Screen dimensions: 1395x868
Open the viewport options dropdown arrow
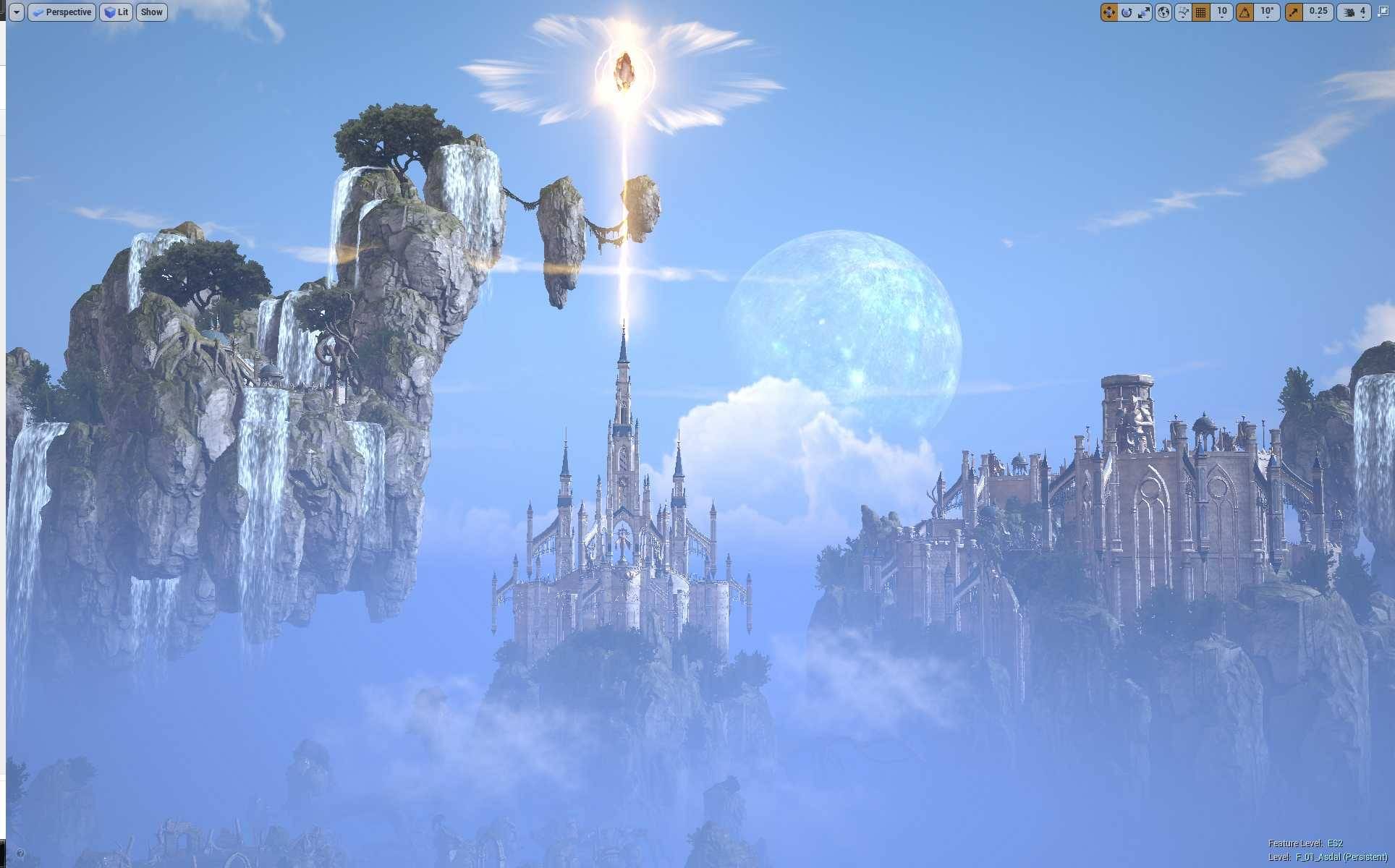click(16, 12)
